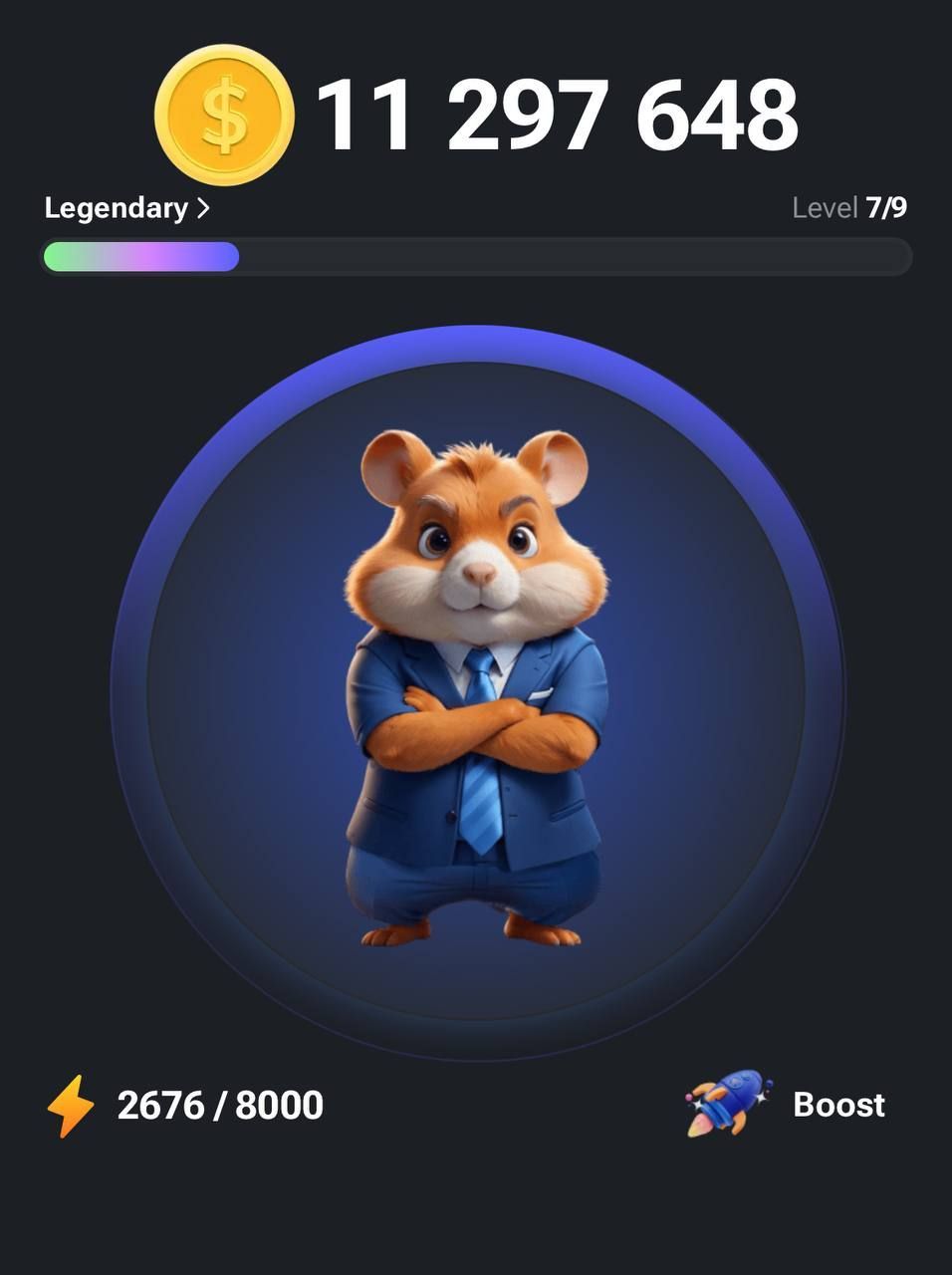Tap the hamster in the blue circle
This screenshot has height=1275, width=952.
476,689
